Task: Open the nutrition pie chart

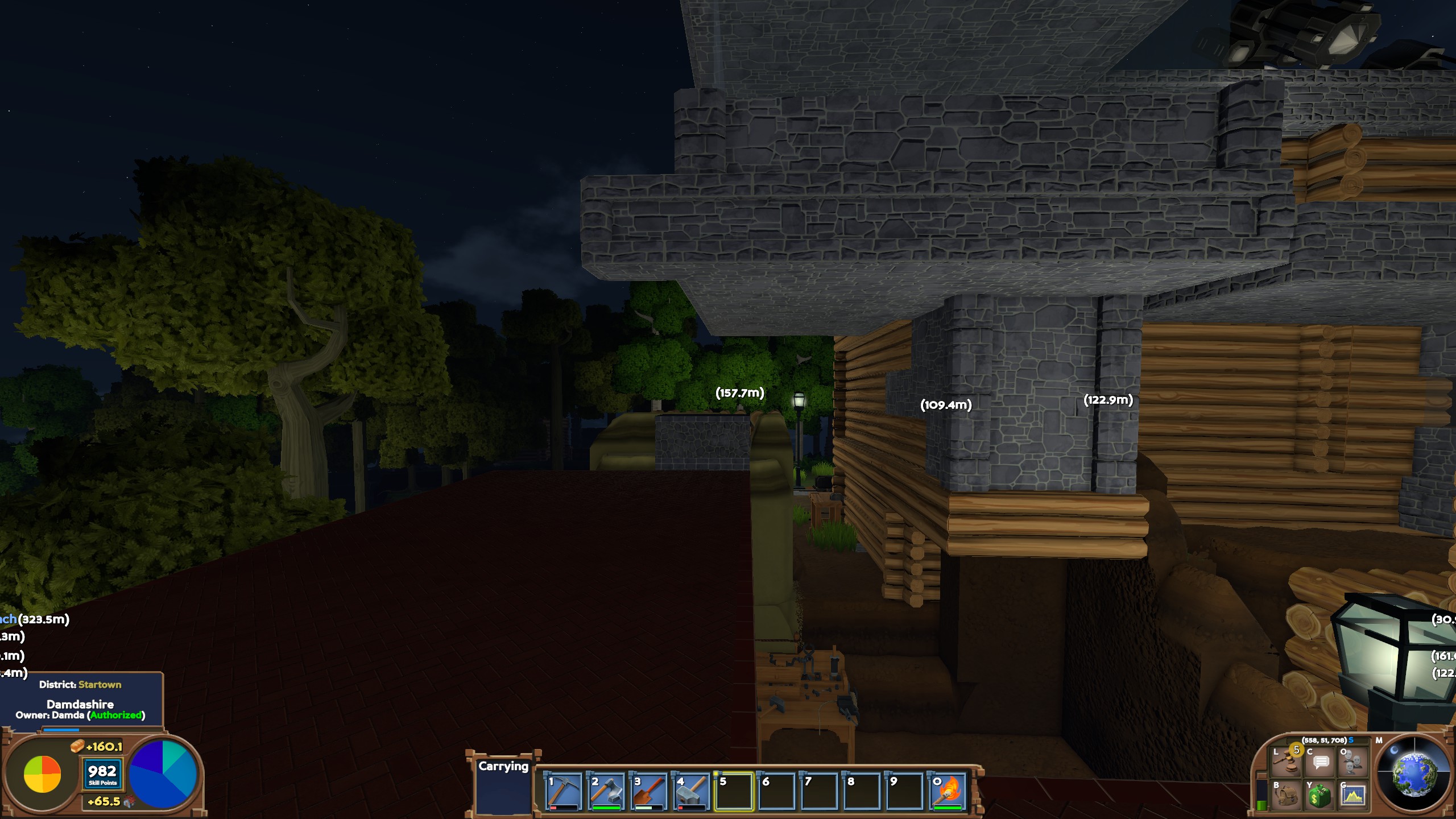Action: point(42,773)
